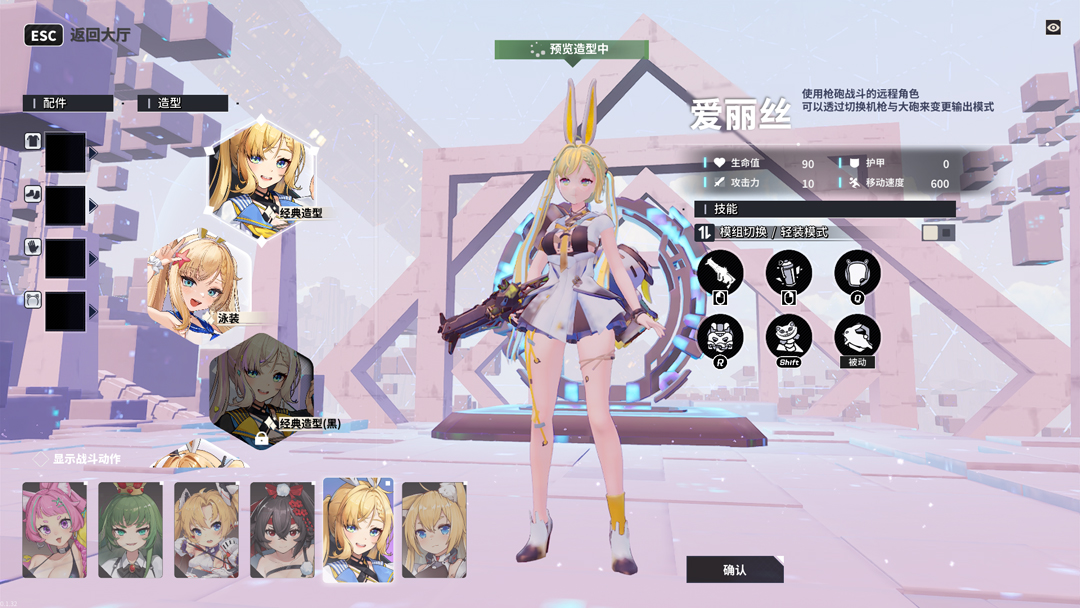
Task: Choose the 泳装 swimsuit skin
Action: [198, 286]
